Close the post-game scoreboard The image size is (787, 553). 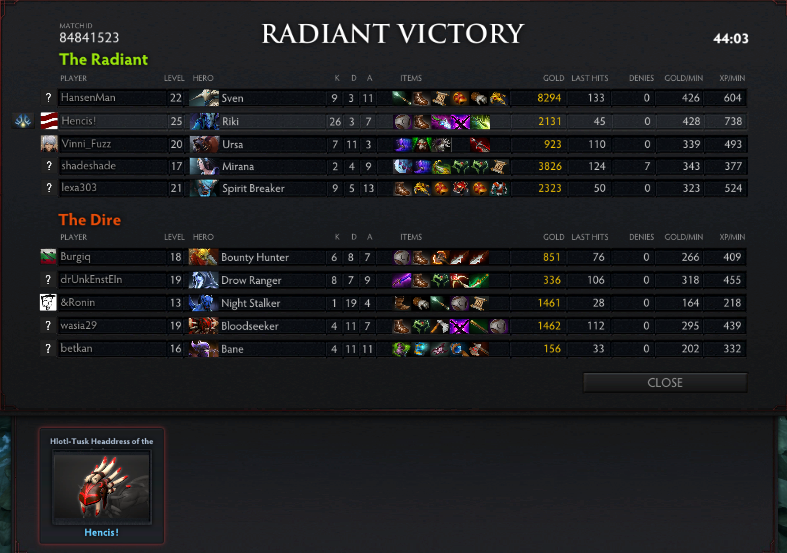[665, 382]
